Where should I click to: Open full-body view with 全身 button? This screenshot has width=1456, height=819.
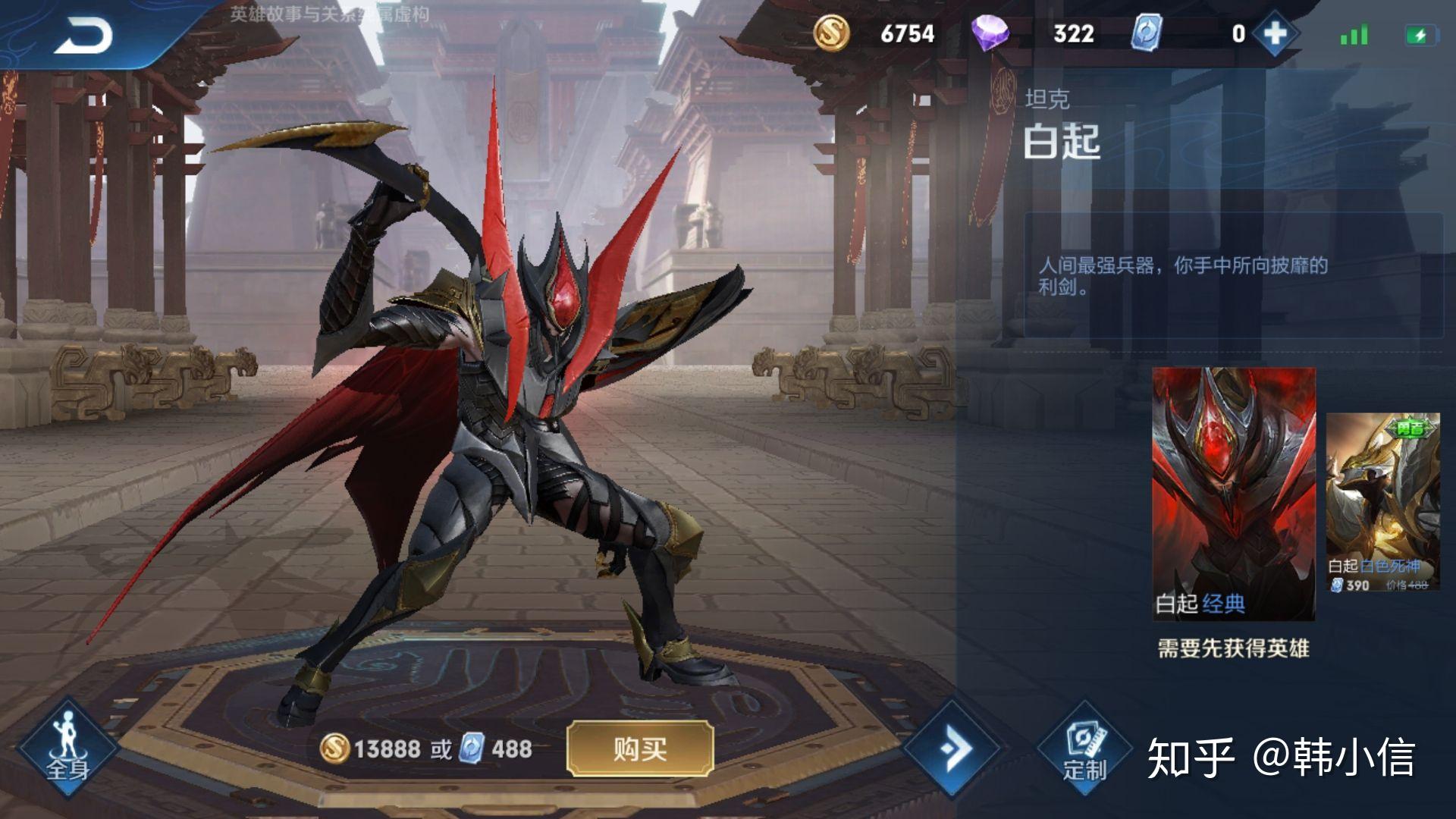click(x=67, y=748)
